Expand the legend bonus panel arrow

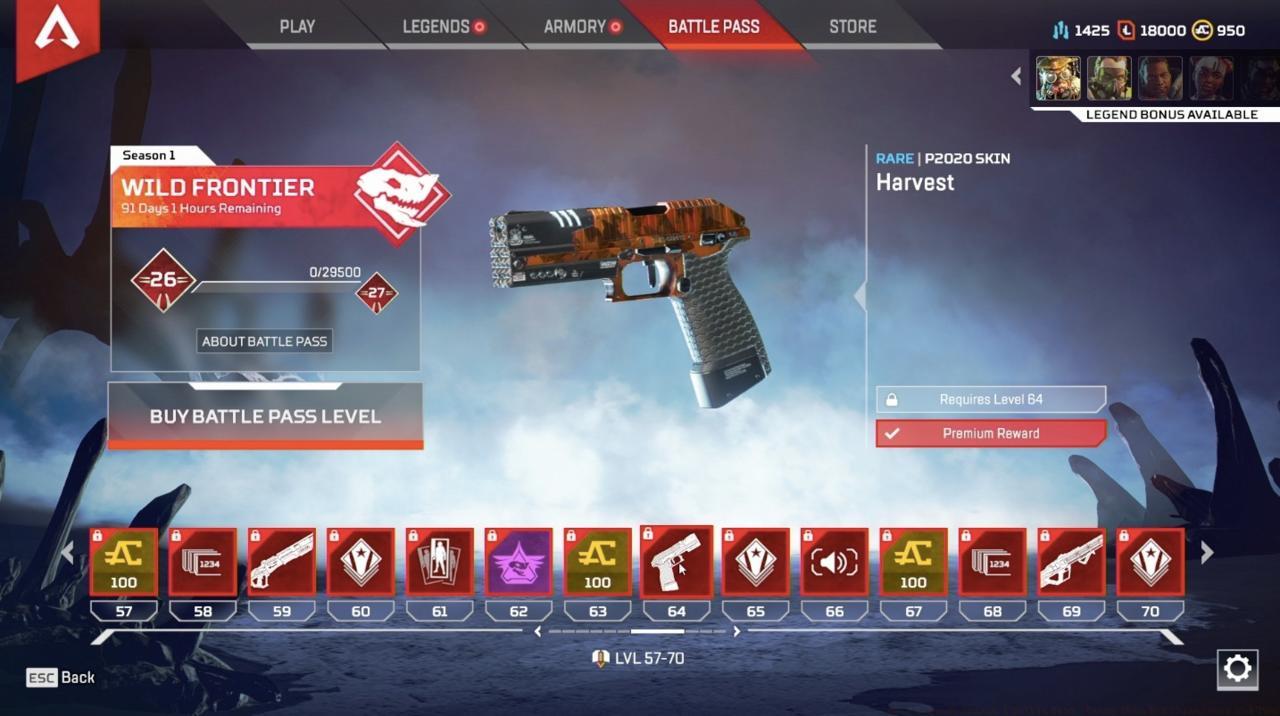[1016, 76]
